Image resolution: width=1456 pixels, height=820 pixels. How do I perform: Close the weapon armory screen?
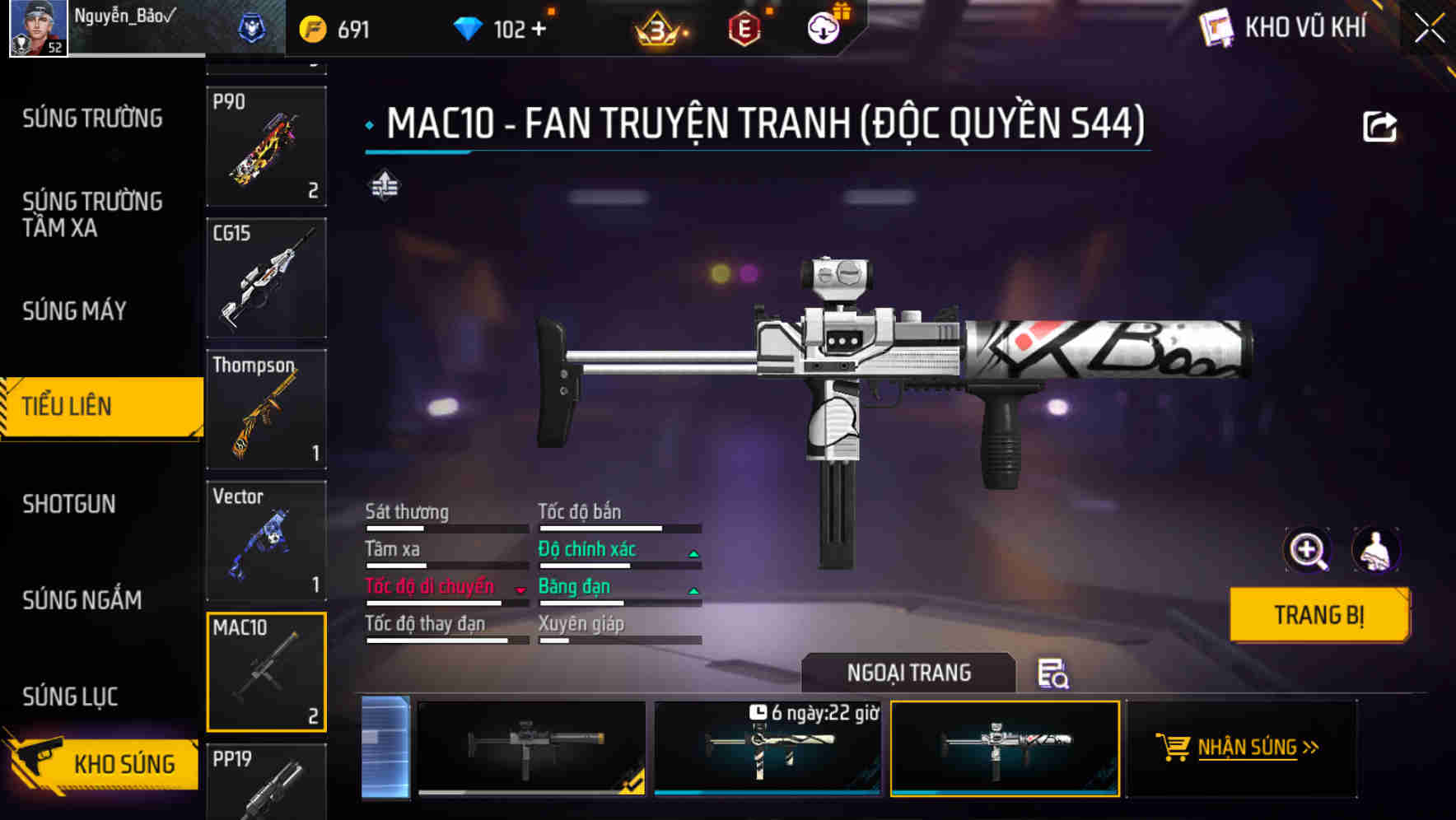pyautogui.click(x=1429, y=29)
